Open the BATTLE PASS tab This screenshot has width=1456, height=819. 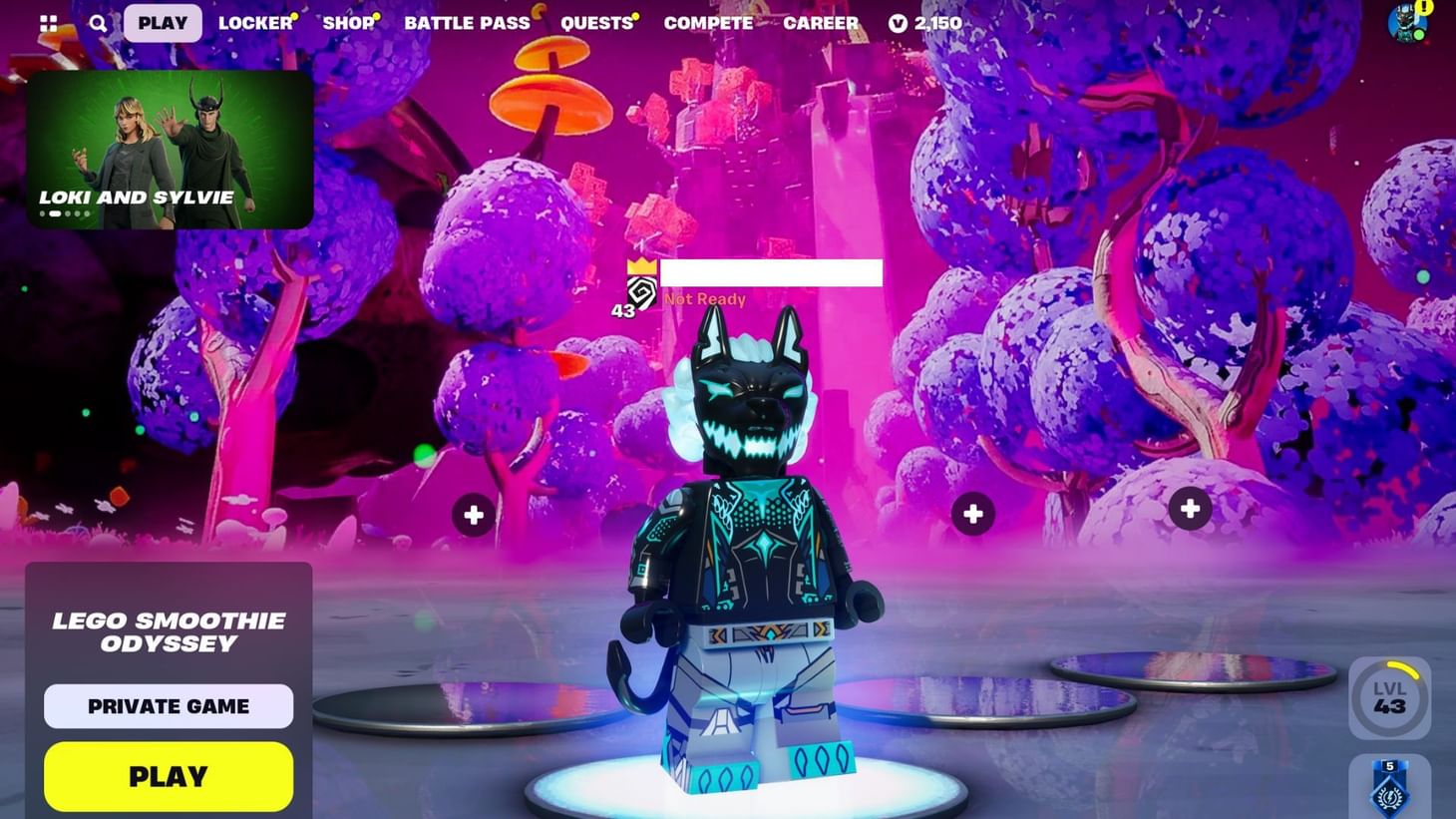point(468,22)
